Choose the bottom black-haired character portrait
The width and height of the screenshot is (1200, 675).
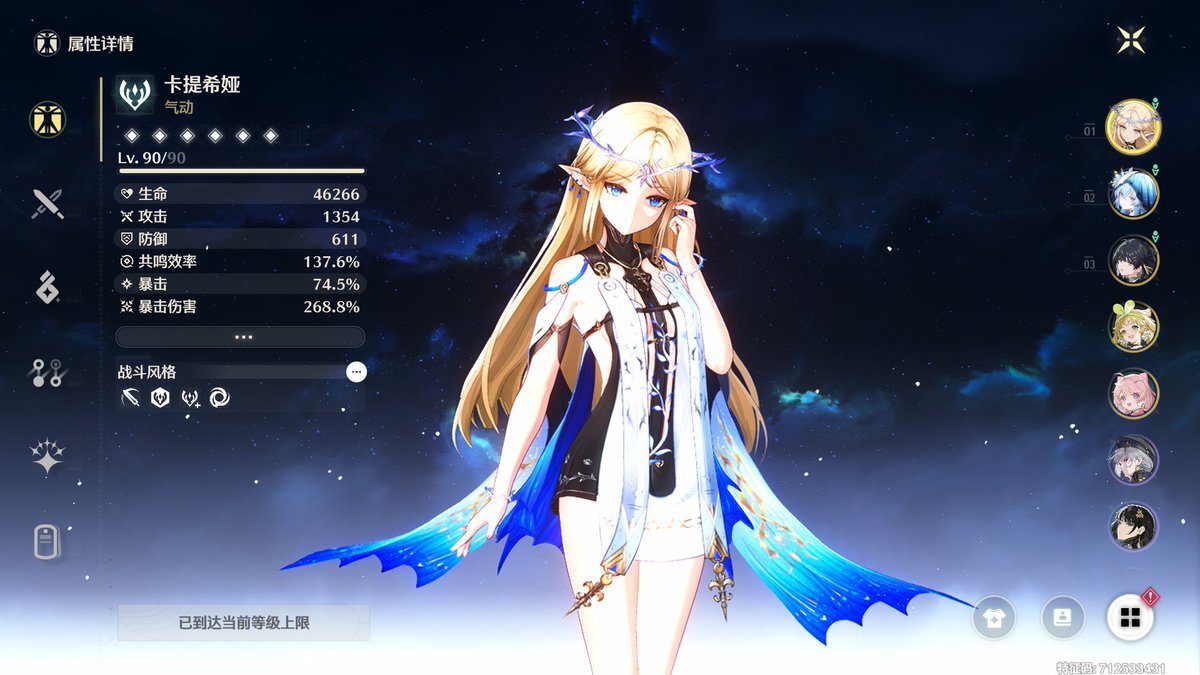coord(1133,526)
